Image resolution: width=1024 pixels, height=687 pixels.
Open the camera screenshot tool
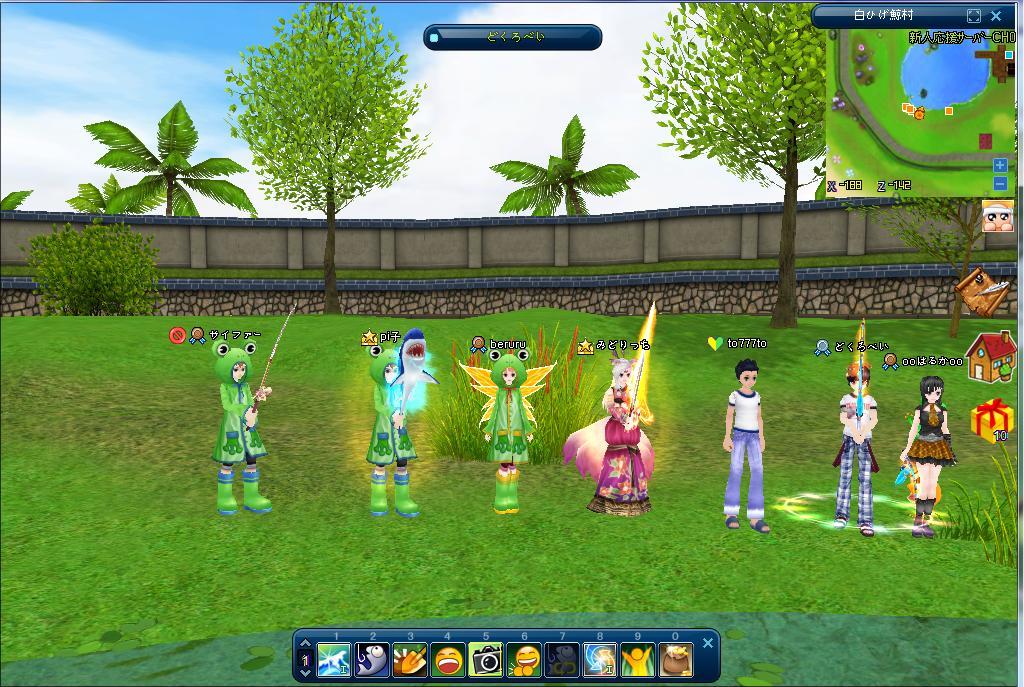tap(486, 660)
